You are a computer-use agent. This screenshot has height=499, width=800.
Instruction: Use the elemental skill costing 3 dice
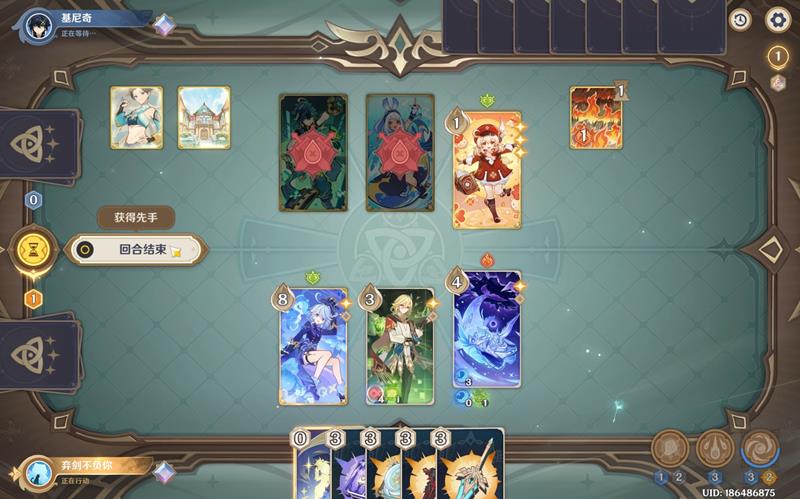pos(715,449)
